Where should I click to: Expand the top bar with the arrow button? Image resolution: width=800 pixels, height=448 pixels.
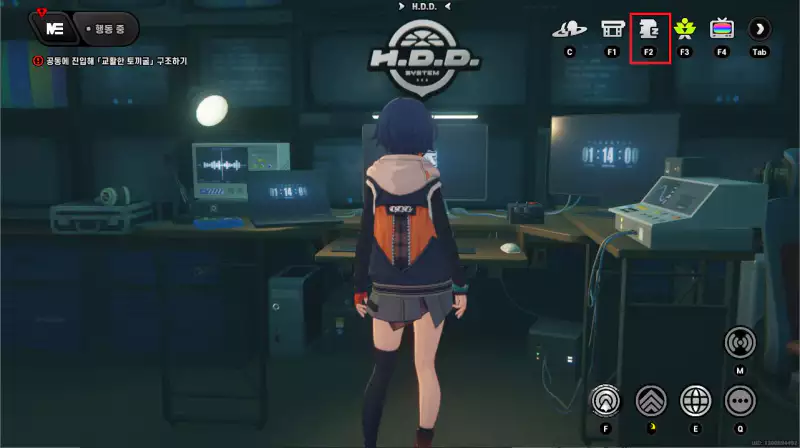pyautogui.click(x=760, y=28)
